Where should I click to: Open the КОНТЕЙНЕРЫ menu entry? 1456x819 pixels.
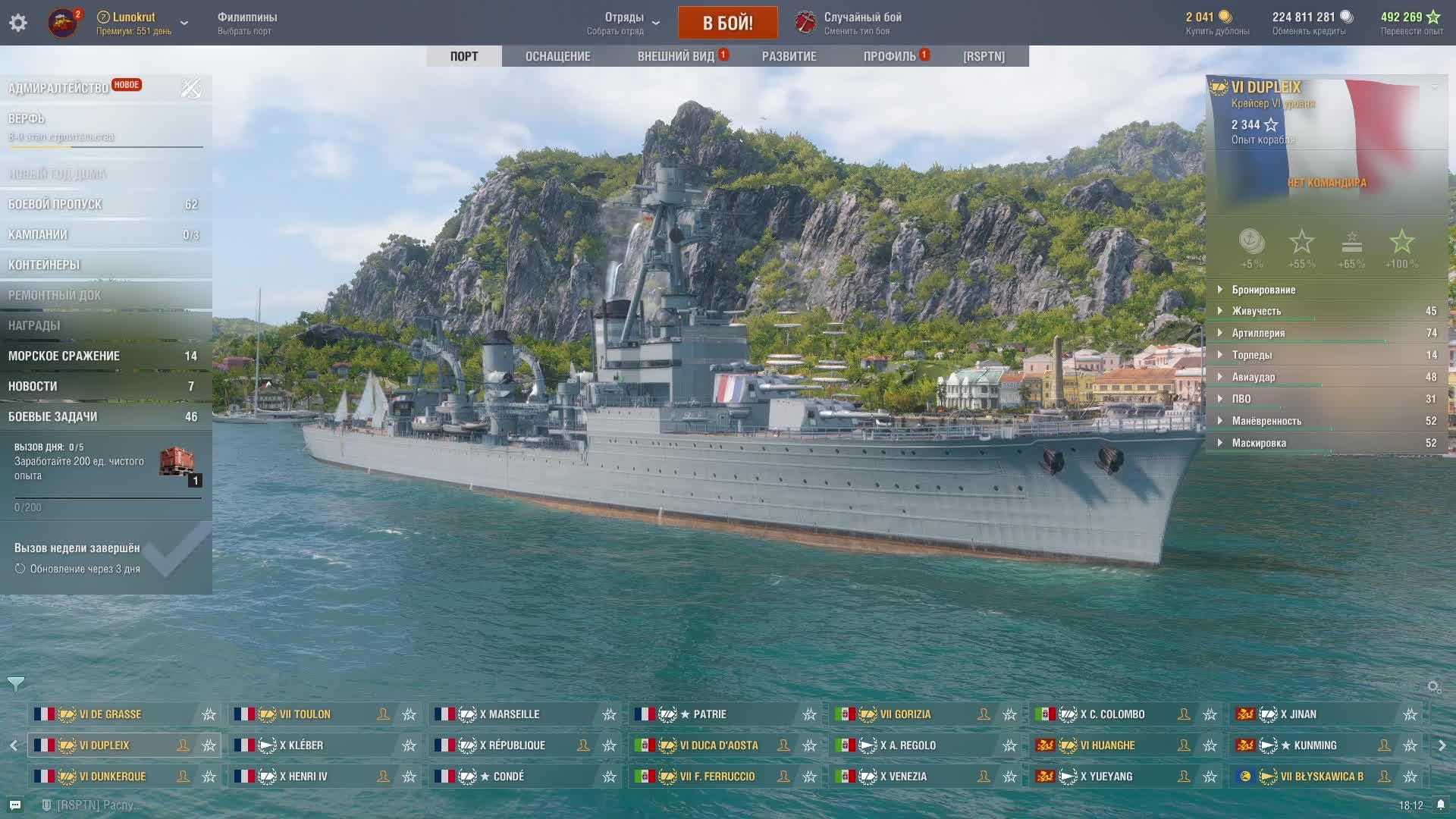pyautogui.click(x=44, y=265)
